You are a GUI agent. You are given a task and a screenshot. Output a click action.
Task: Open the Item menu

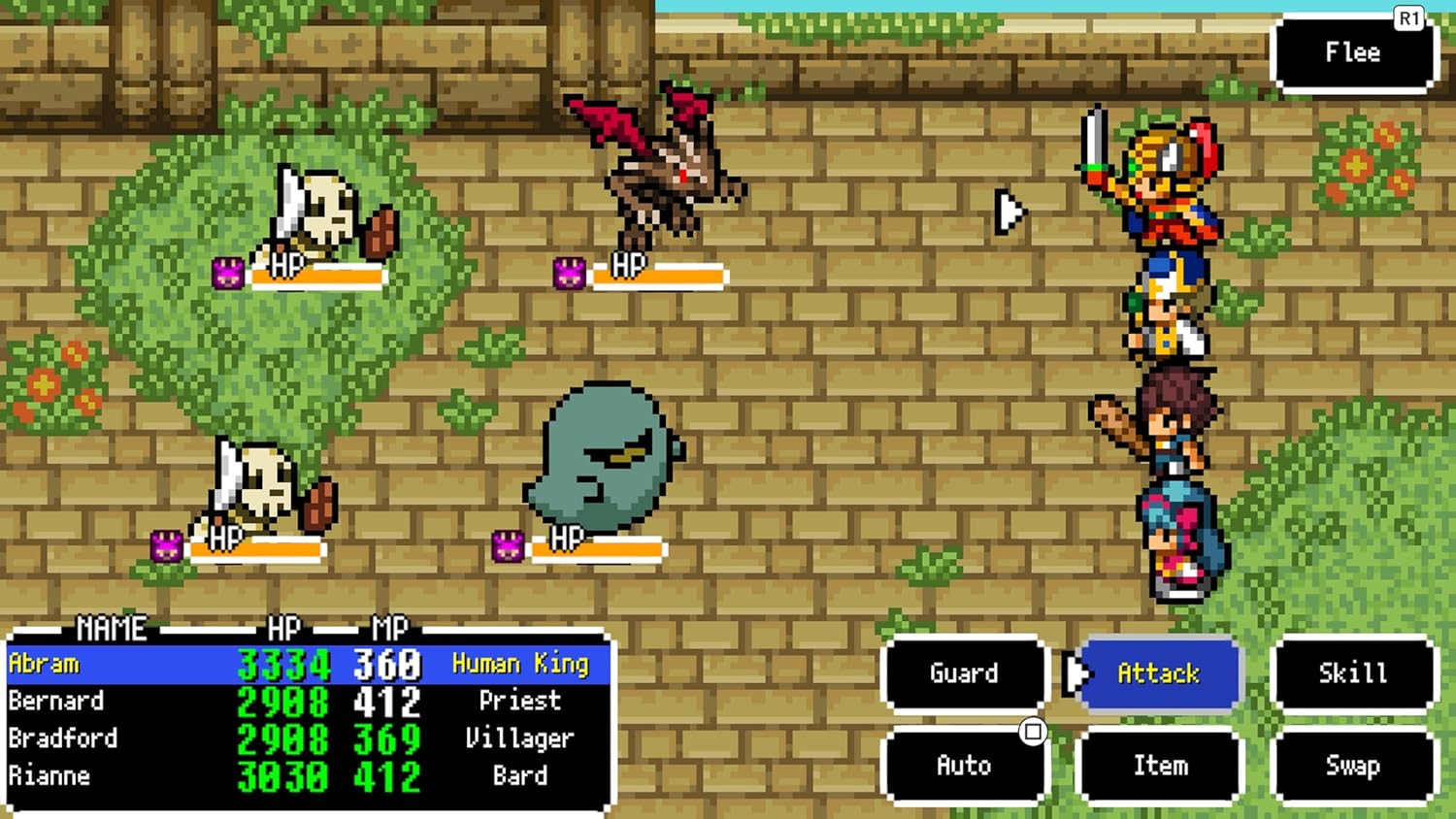point(1160,766)
